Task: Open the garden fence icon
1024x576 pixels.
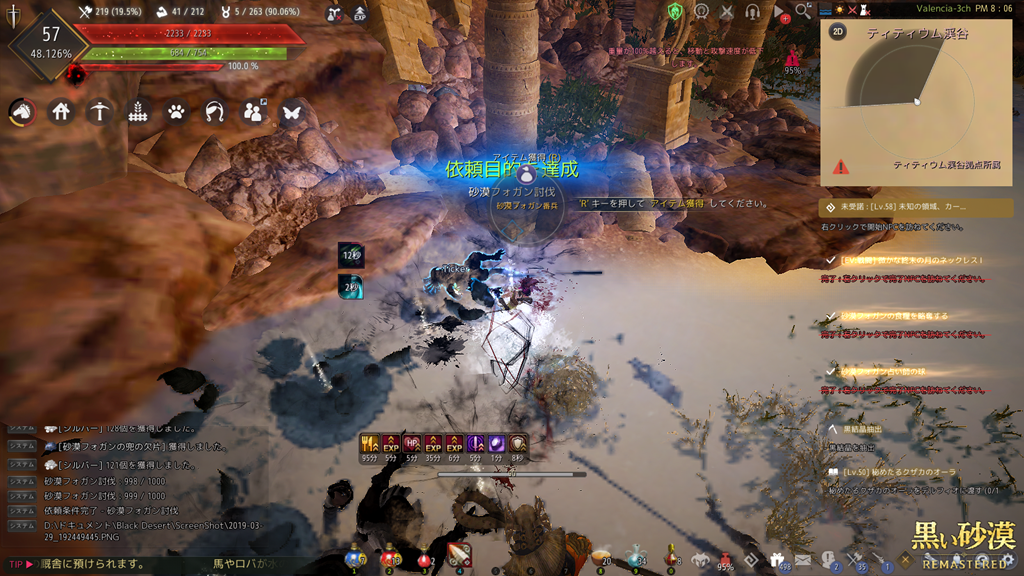Action: tap(138, 111)
